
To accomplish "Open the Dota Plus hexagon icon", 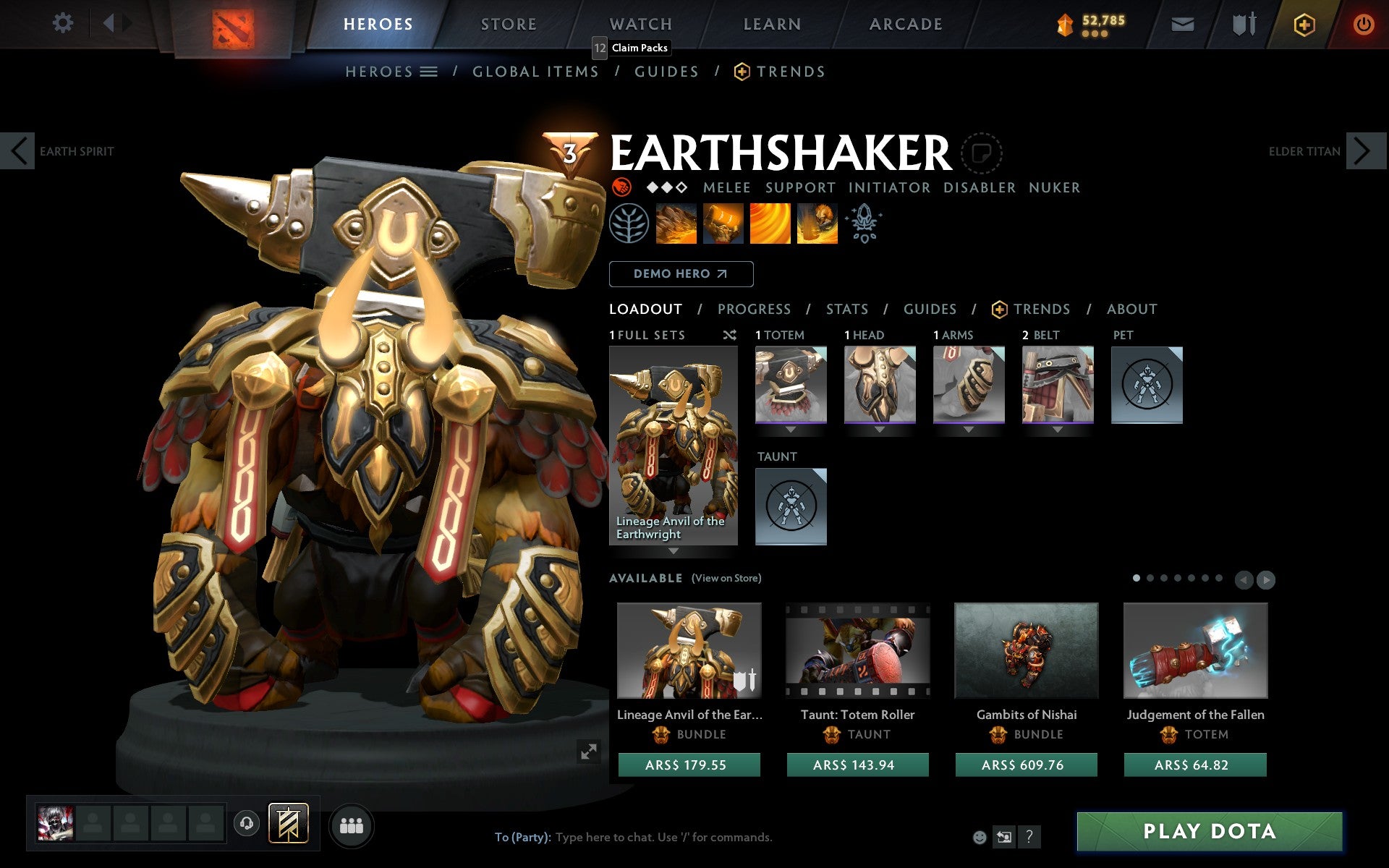I will point(1304,24).
